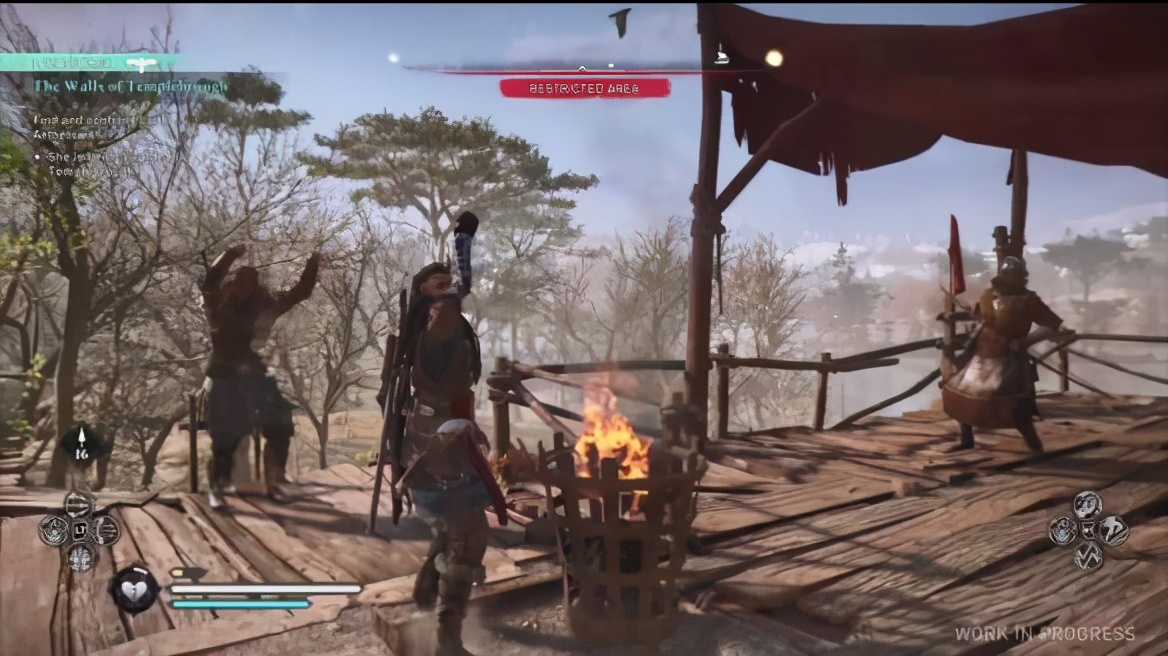Activate the zigzag ability at the right wheel's bottom
The width and height of the screenshot is (1168, 656).
(1088, 556)
